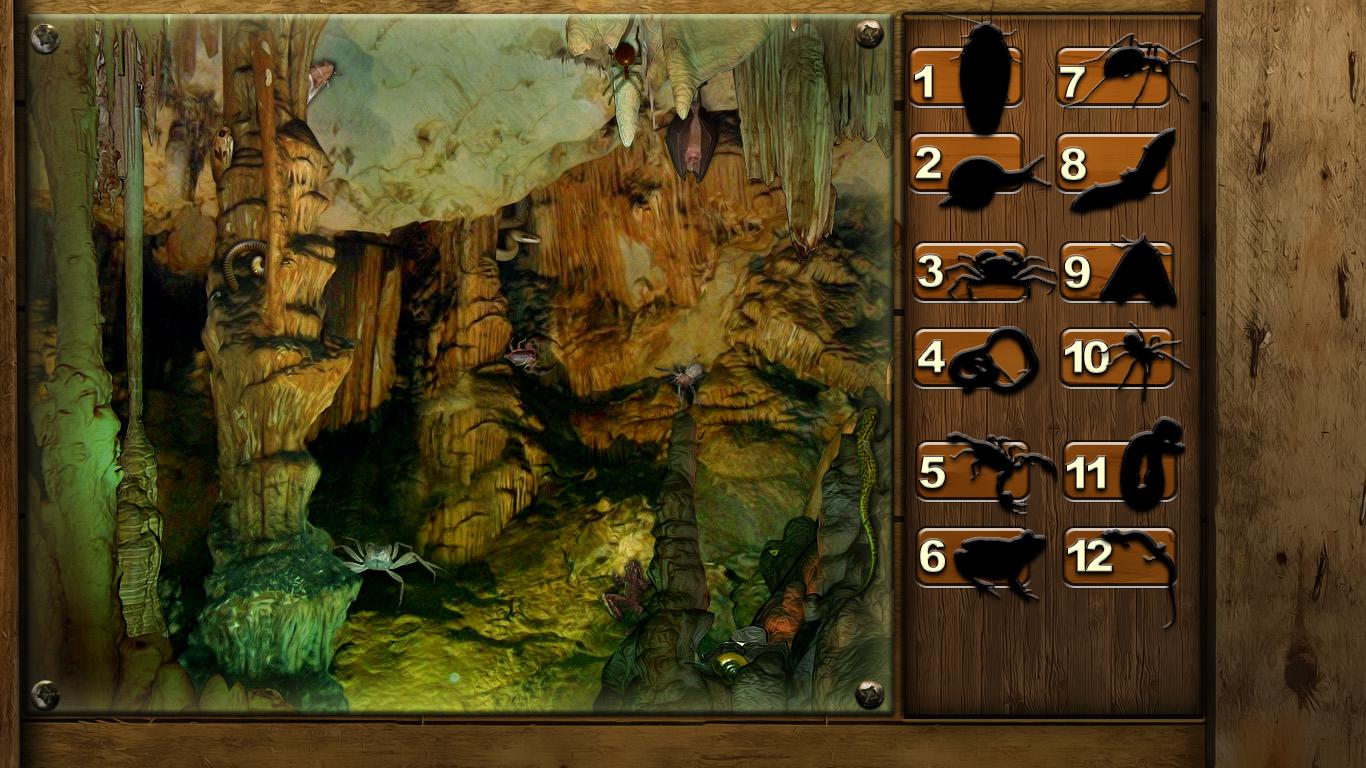The height and width of the screenshot is (768, 1366).
Task: Click the number 3 crab silhouette
Action: point(998,271)
